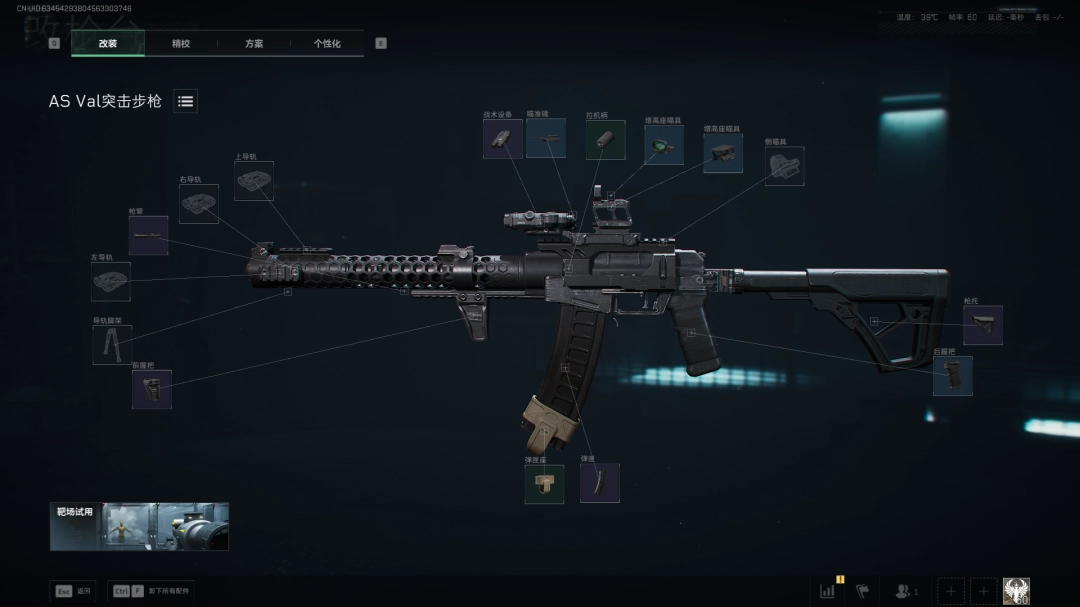
Task: Choose the 前握把 foregrip slot
Action: (152, 389)
